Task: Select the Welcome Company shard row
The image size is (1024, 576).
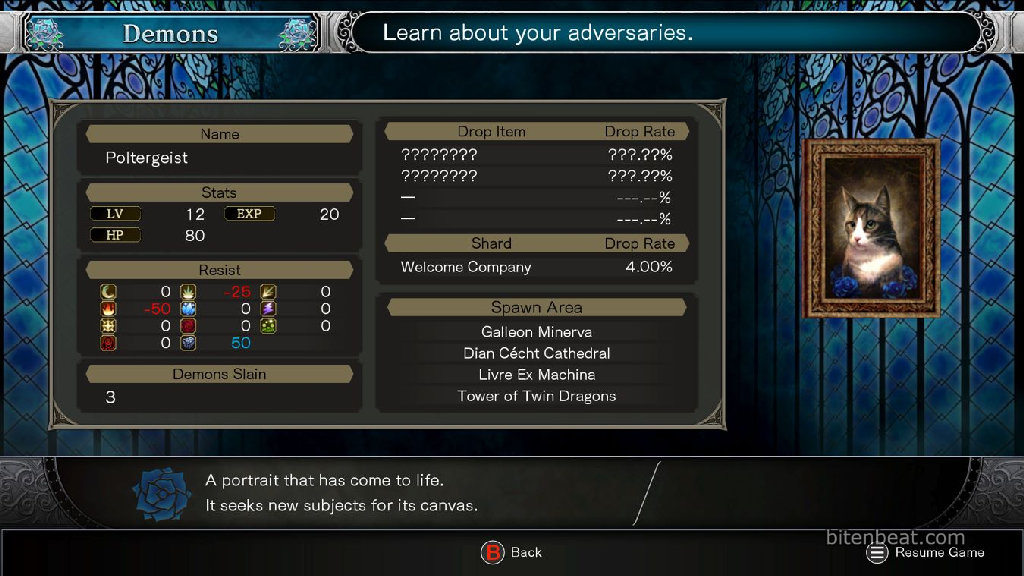Action: 536,267
